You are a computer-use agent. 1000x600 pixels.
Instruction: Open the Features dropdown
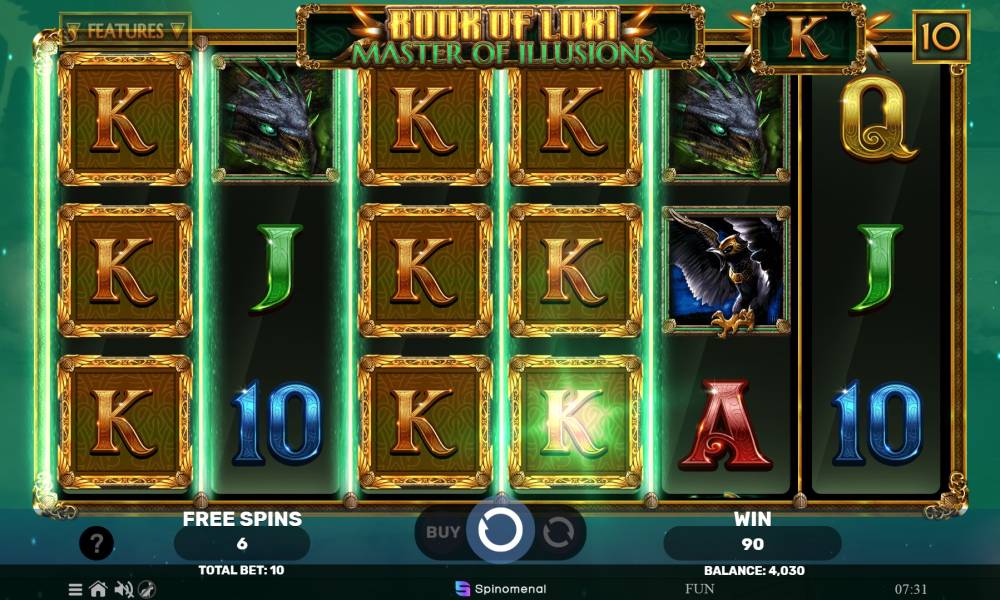(x=125, y=30)
